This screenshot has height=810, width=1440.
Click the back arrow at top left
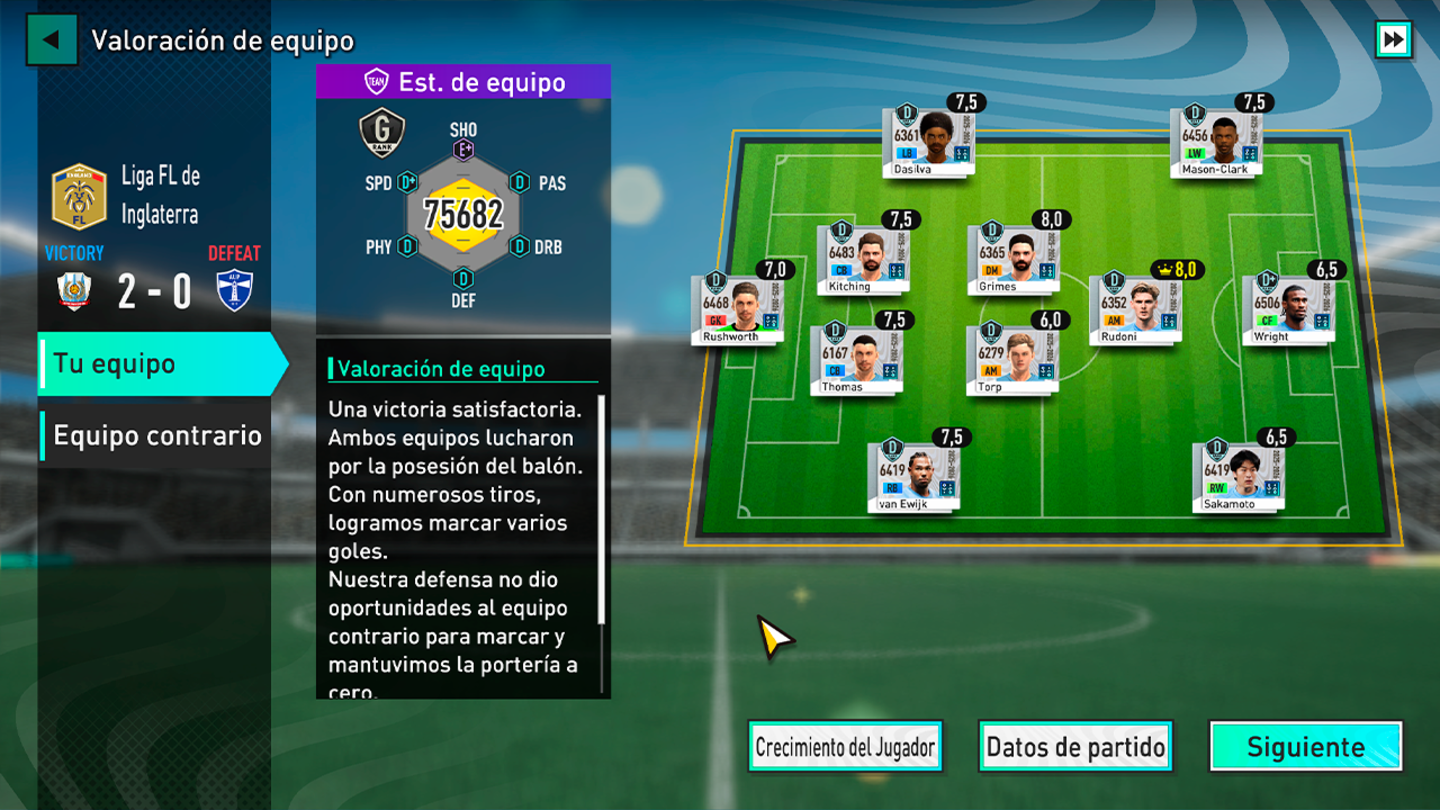tap(50, 41)
